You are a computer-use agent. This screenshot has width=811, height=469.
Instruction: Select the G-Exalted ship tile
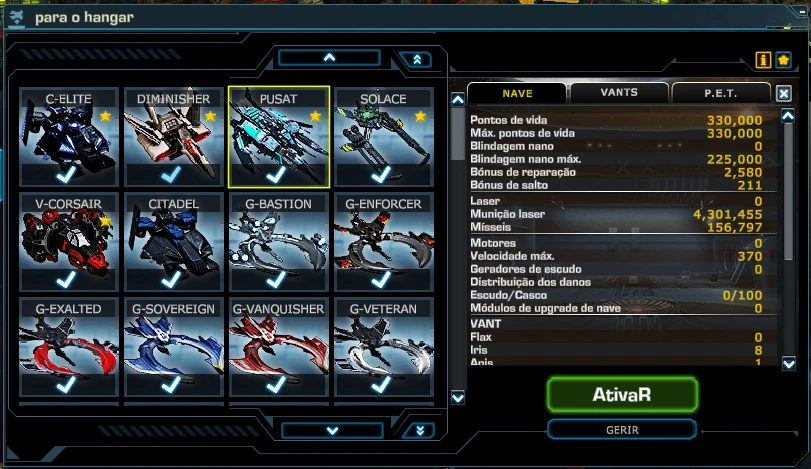pos(68,348)
